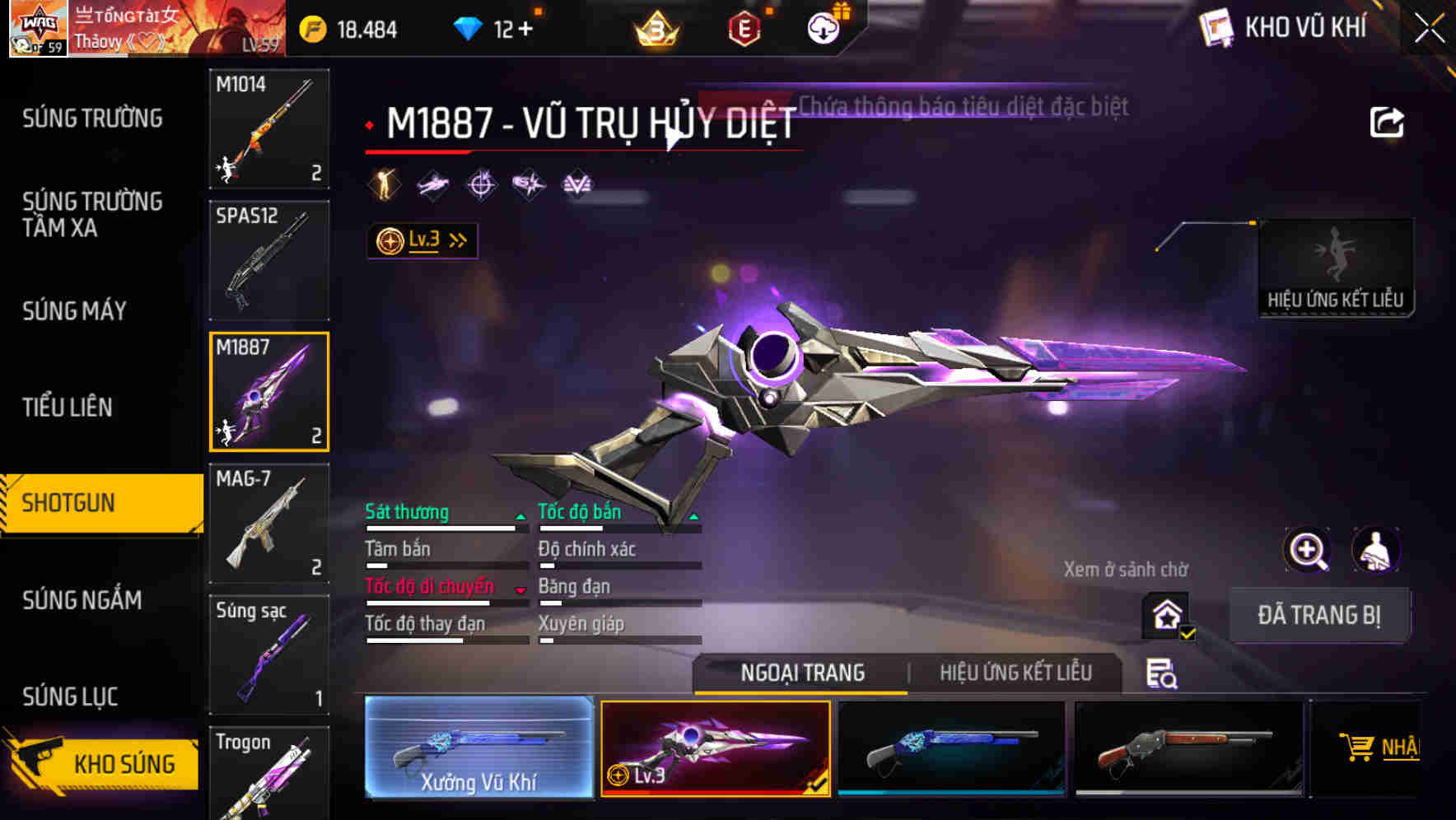Enable the second purple skill icon

pyautogui.click(x=432, y=183)
